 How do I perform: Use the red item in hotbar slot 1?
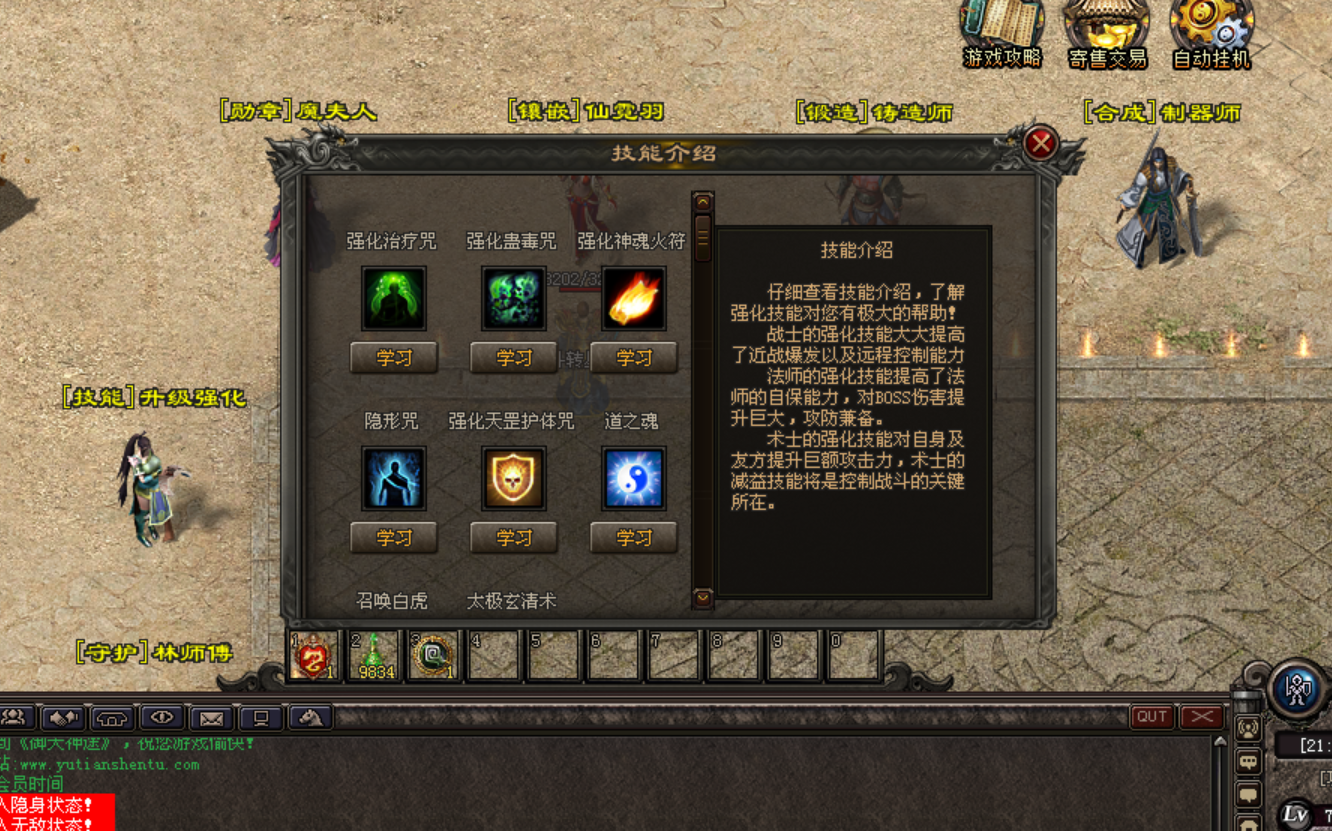tap(312, 656)
